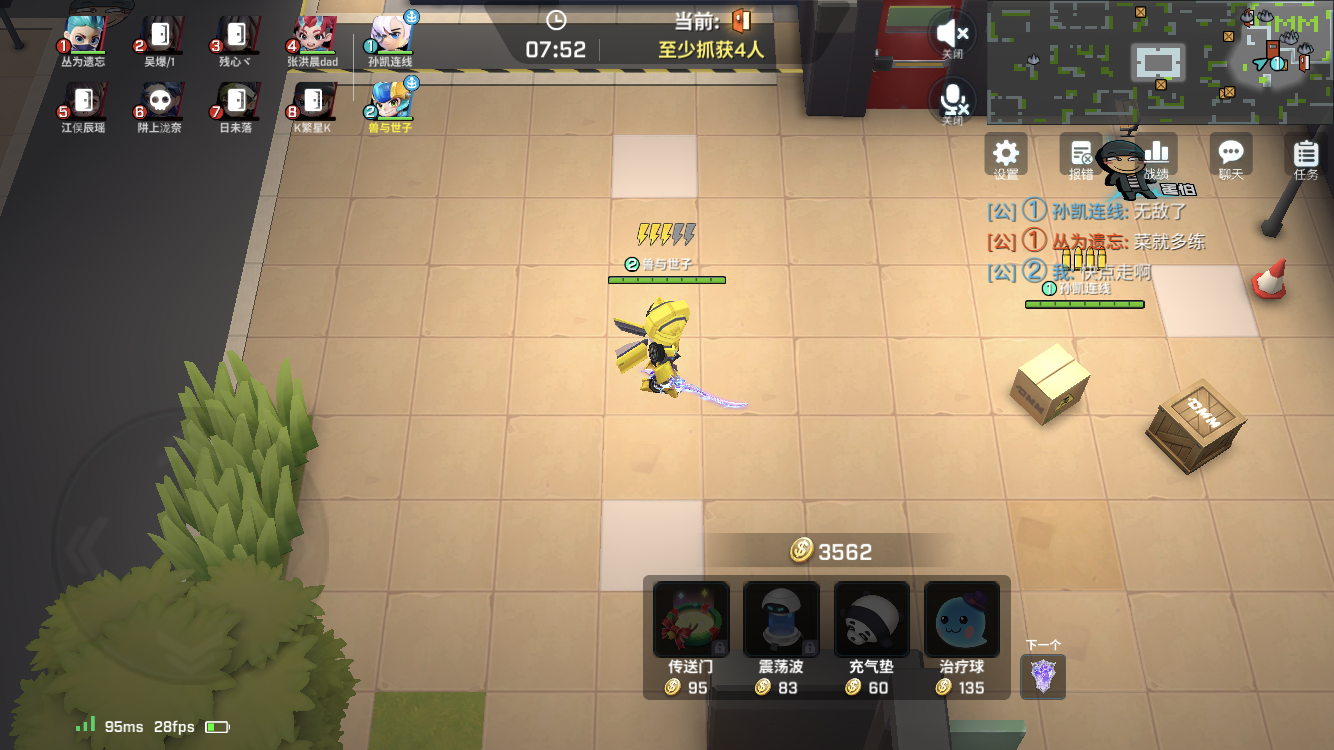The image size is (1334, 750).
Task: Select the 传送门 teleport gate shop item
Action: (x=689, y=620)
